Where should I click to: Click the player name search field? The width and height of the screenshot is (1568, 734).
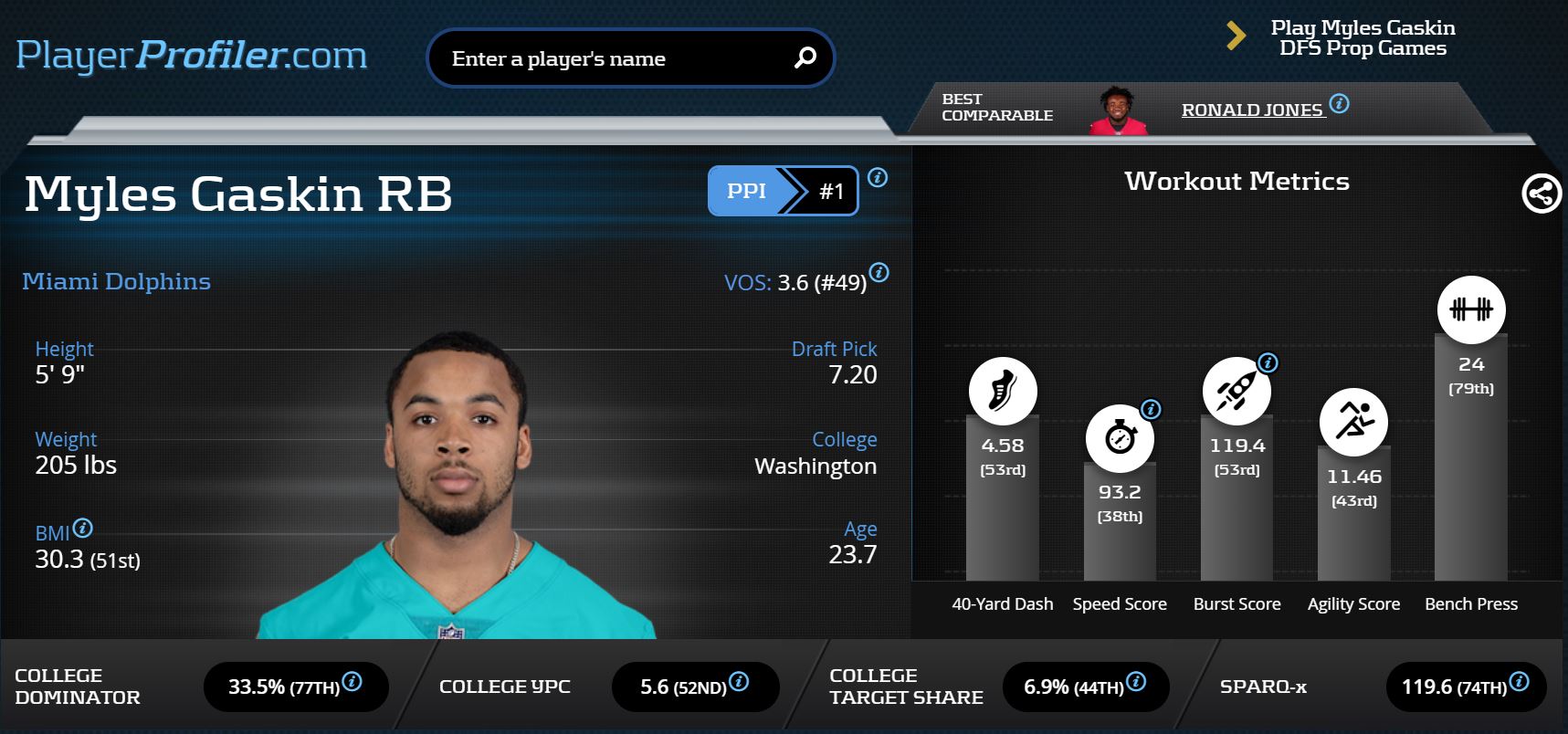coord(612,58)
